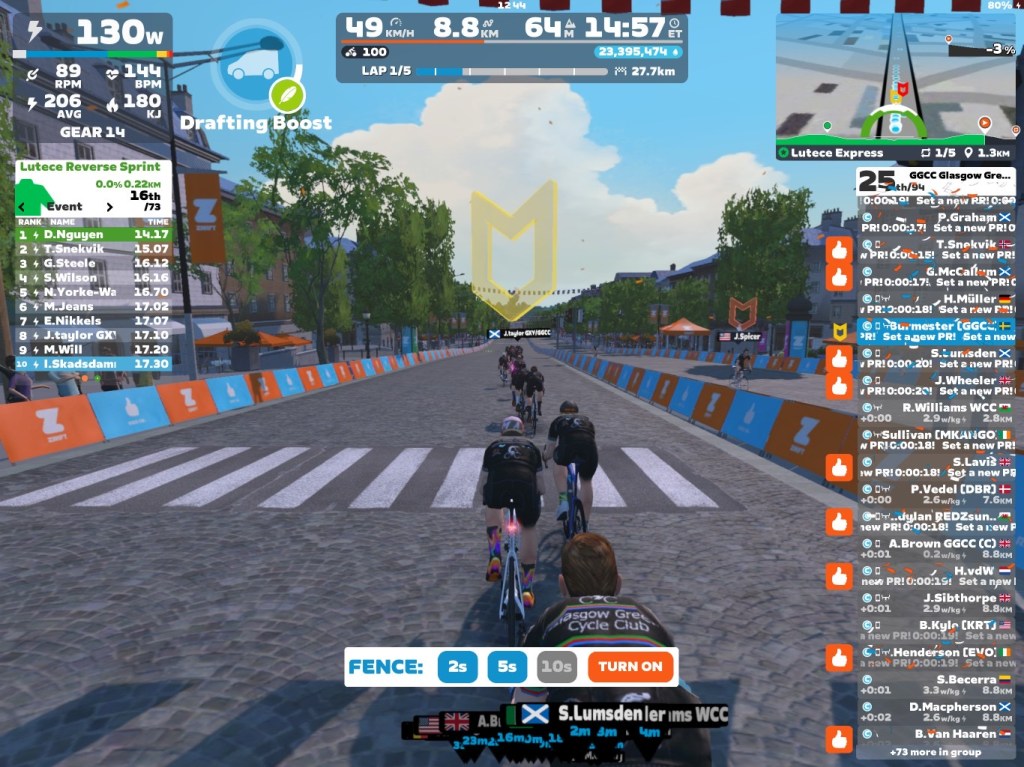1024x767 pixels.
Task: Give B.van Haaren a thumbs up
Action: (x=839, y=739)
